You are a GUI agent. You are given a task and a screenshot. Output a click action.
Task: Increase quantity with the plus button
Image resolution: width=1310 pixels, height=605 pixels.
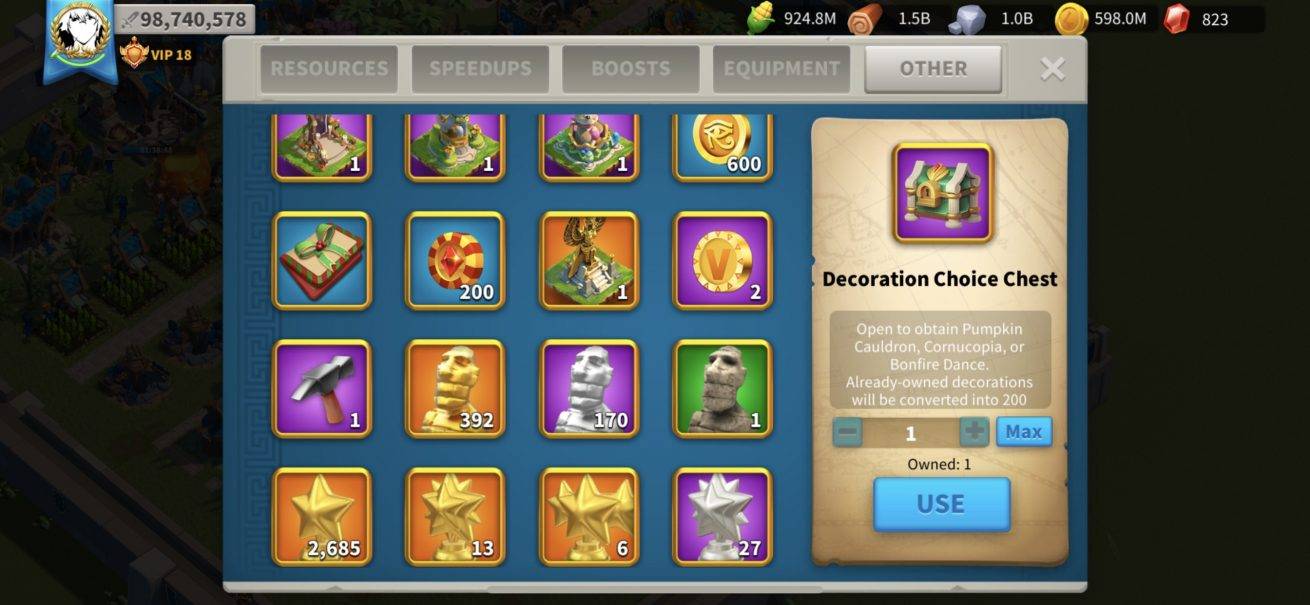974,432
